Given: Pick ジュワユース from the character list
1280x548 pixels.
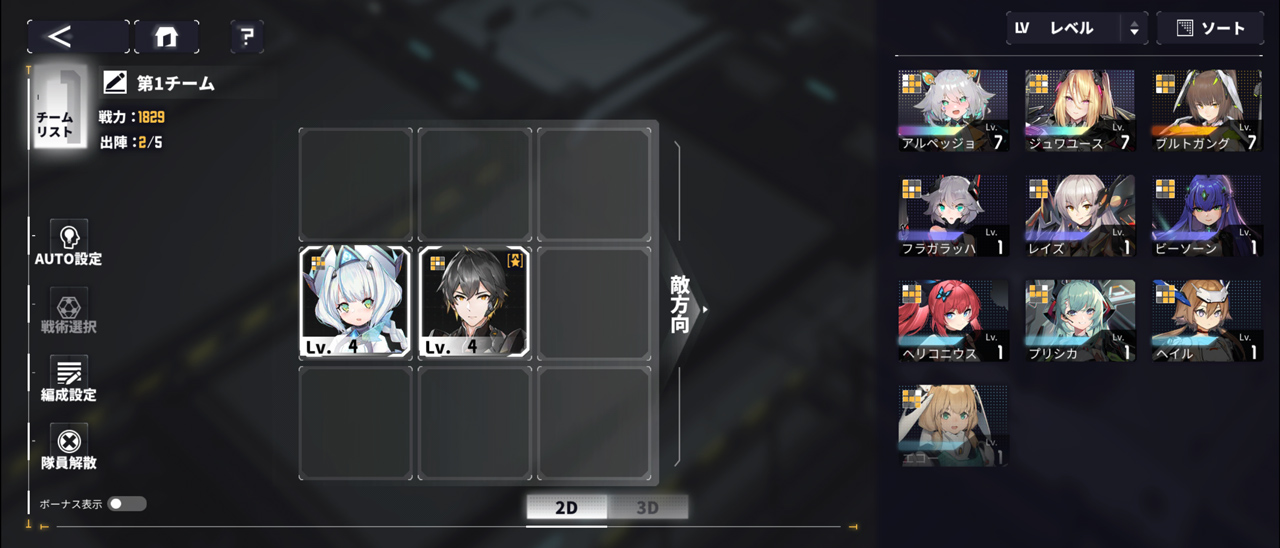Looking at the screenshot, I should coord(1079,110).
